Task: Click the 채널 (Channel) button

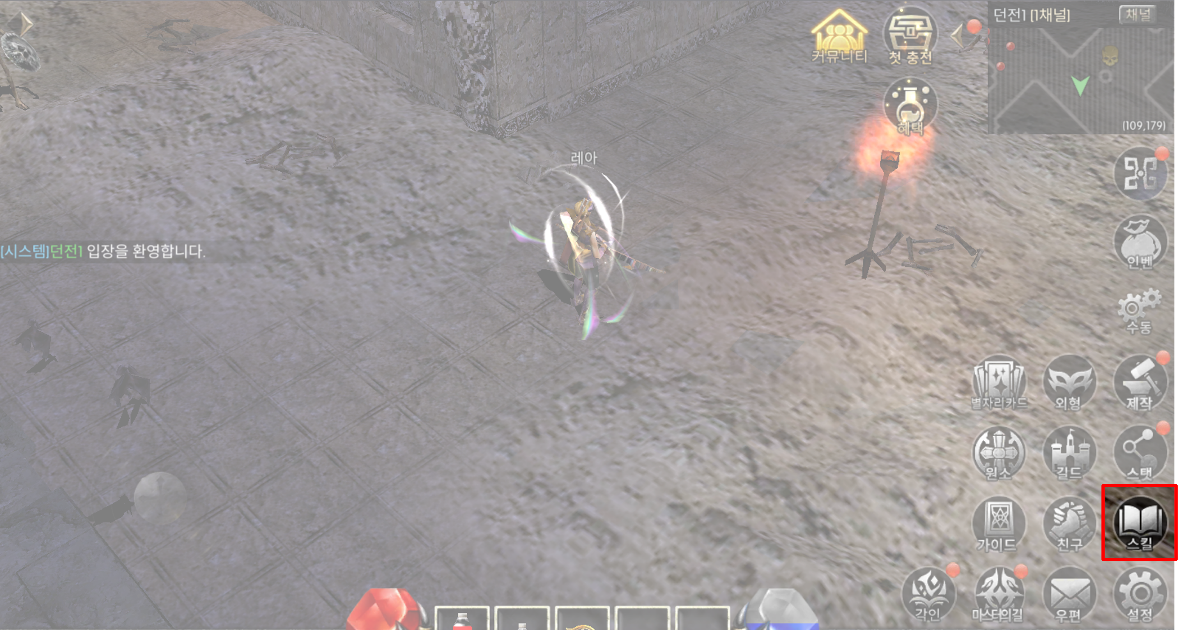Action: pos(1140,14)
